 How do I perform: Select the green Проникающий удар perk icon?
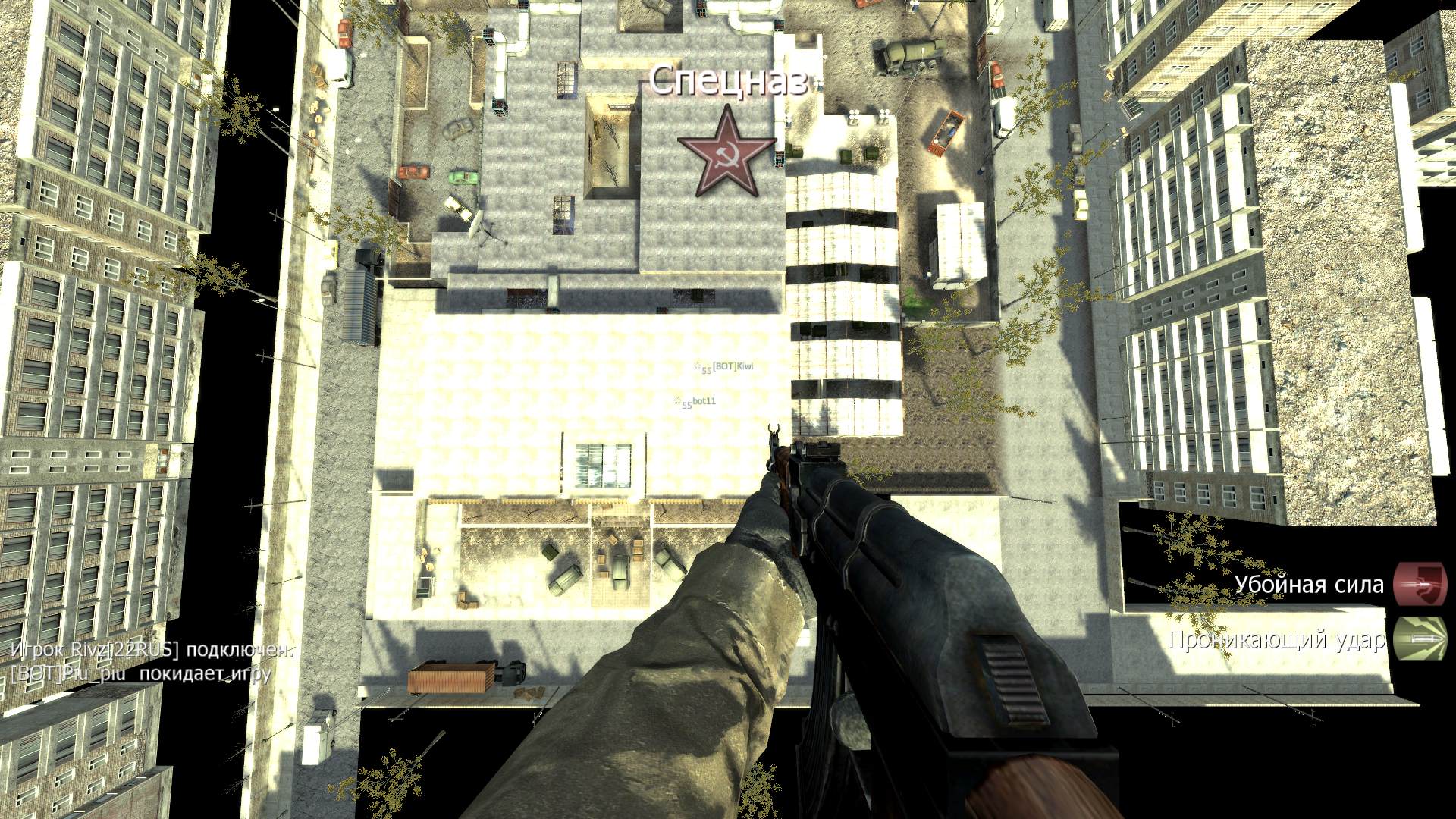pyautogui.click(x=1419, y=641)
